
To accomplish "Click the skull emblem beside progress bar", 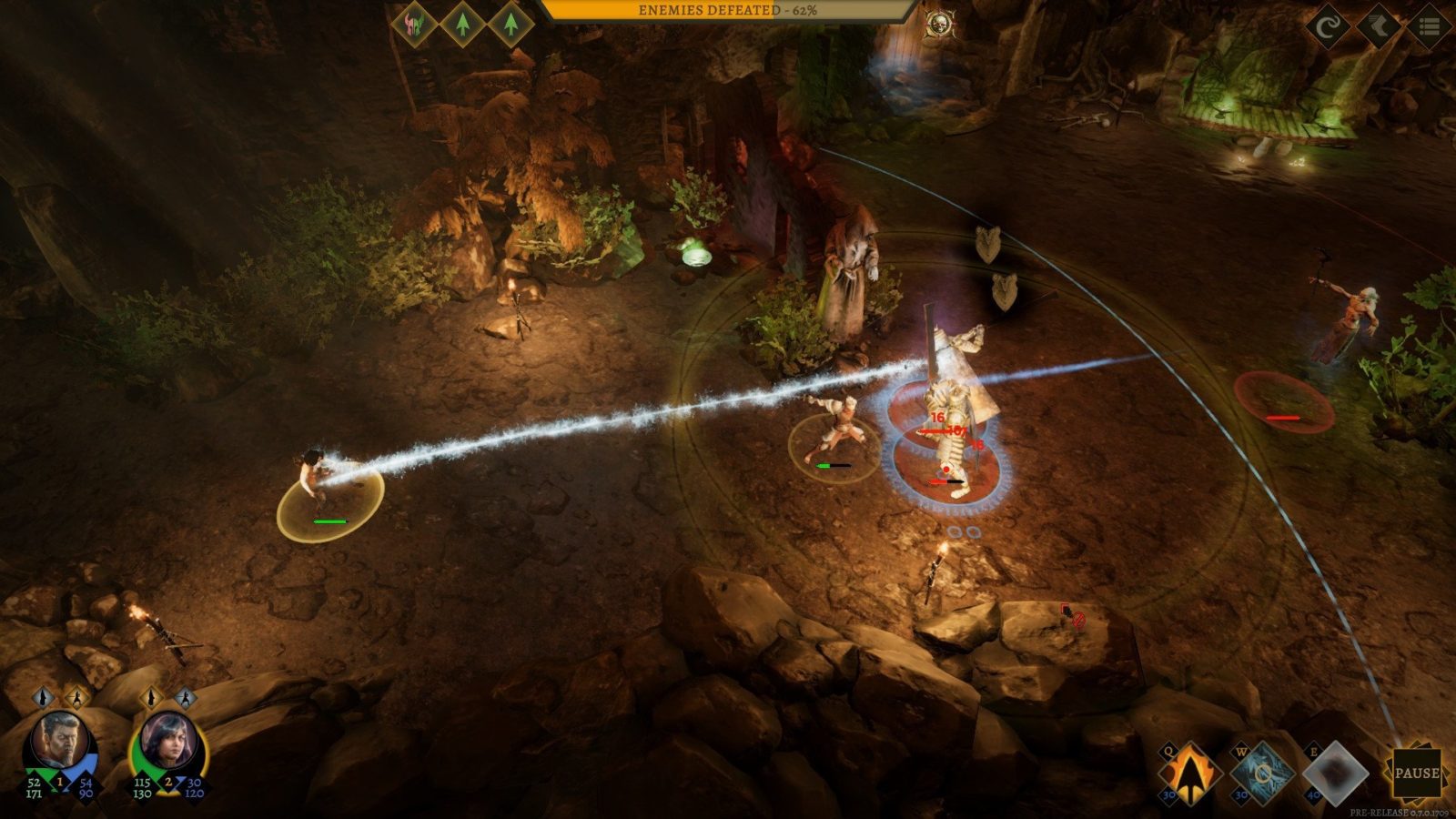I will (937, 24).
